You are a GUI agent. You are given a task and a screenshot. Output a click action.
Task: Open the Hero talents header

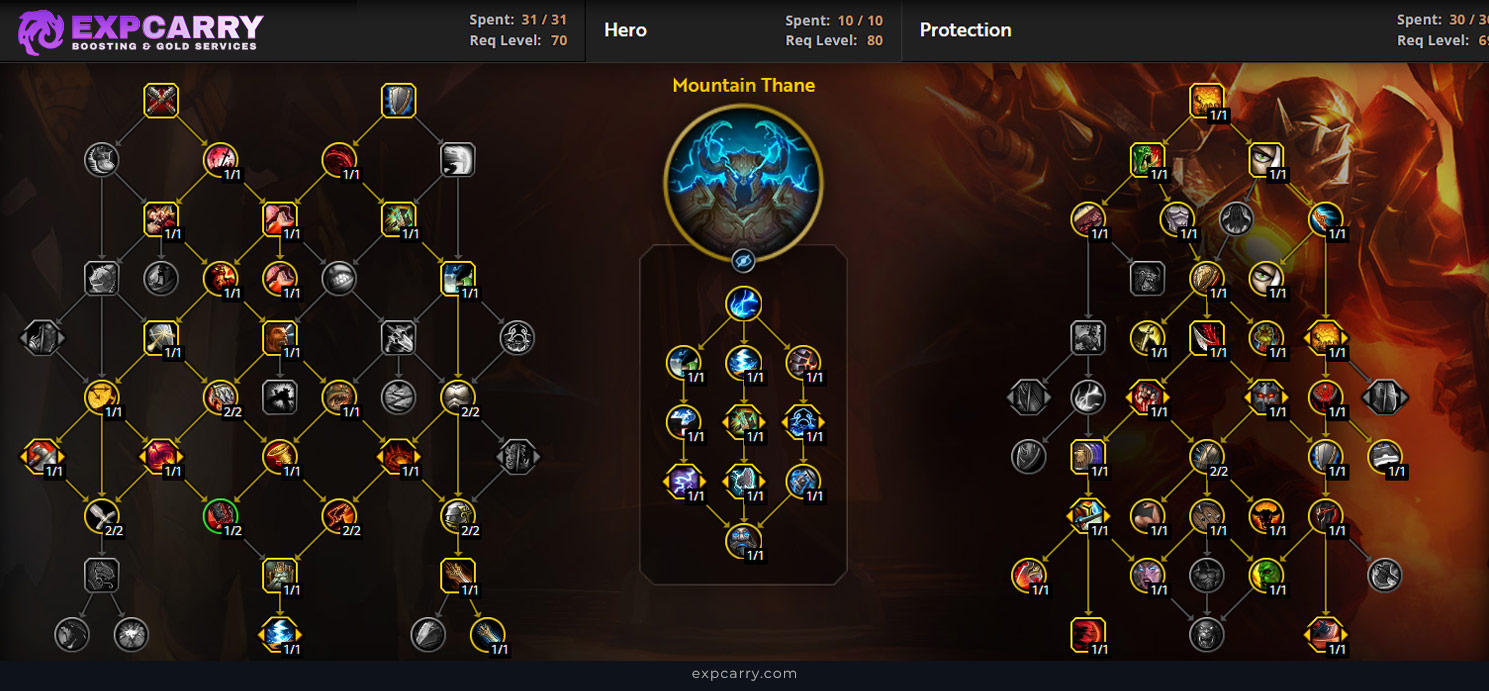[625, 30]
